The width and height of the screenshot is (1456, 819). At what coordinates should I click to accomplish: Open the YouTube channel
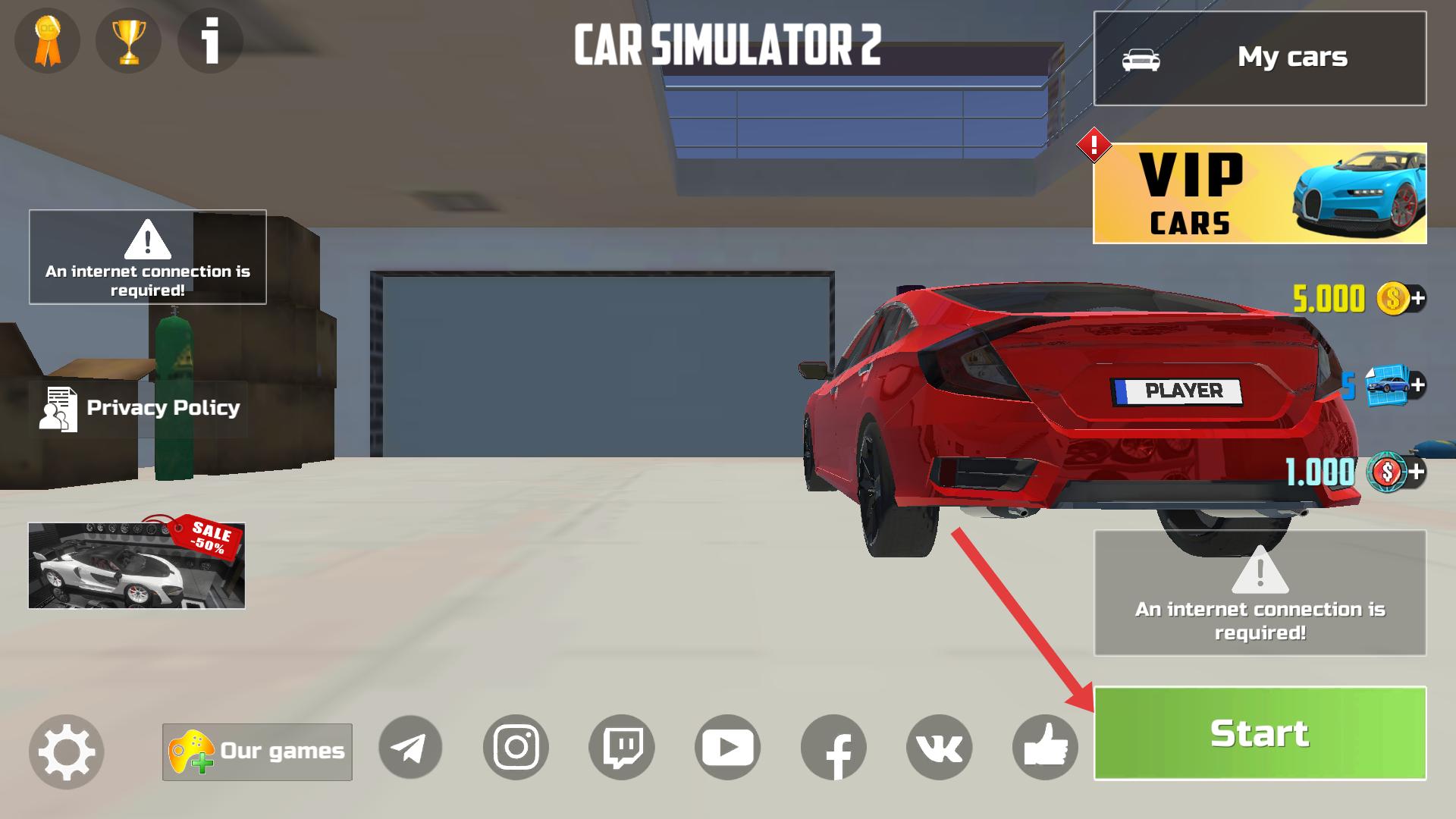(727, 748)
